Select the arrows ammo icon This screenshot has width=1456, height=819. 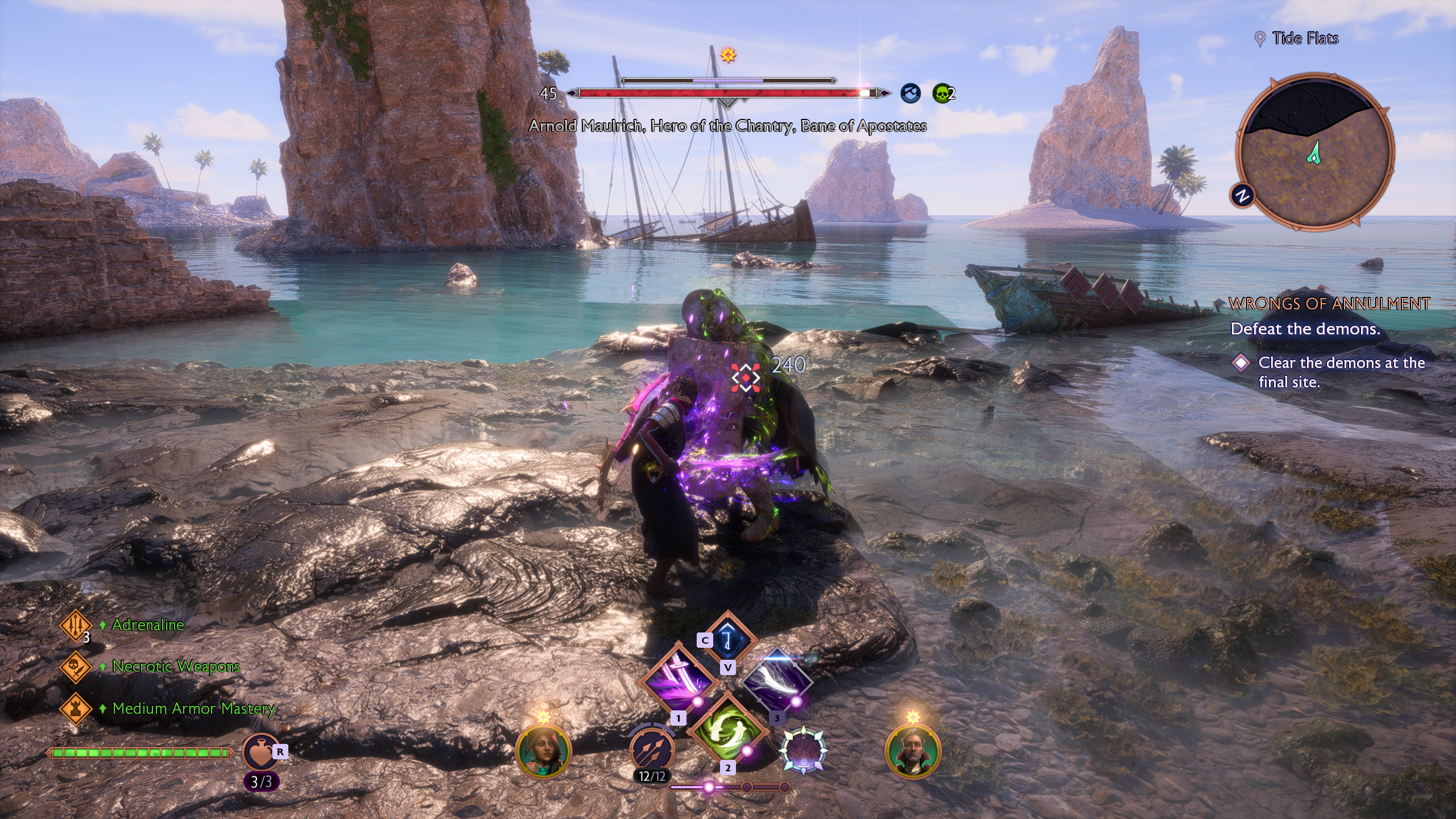[x=652, y=750]
